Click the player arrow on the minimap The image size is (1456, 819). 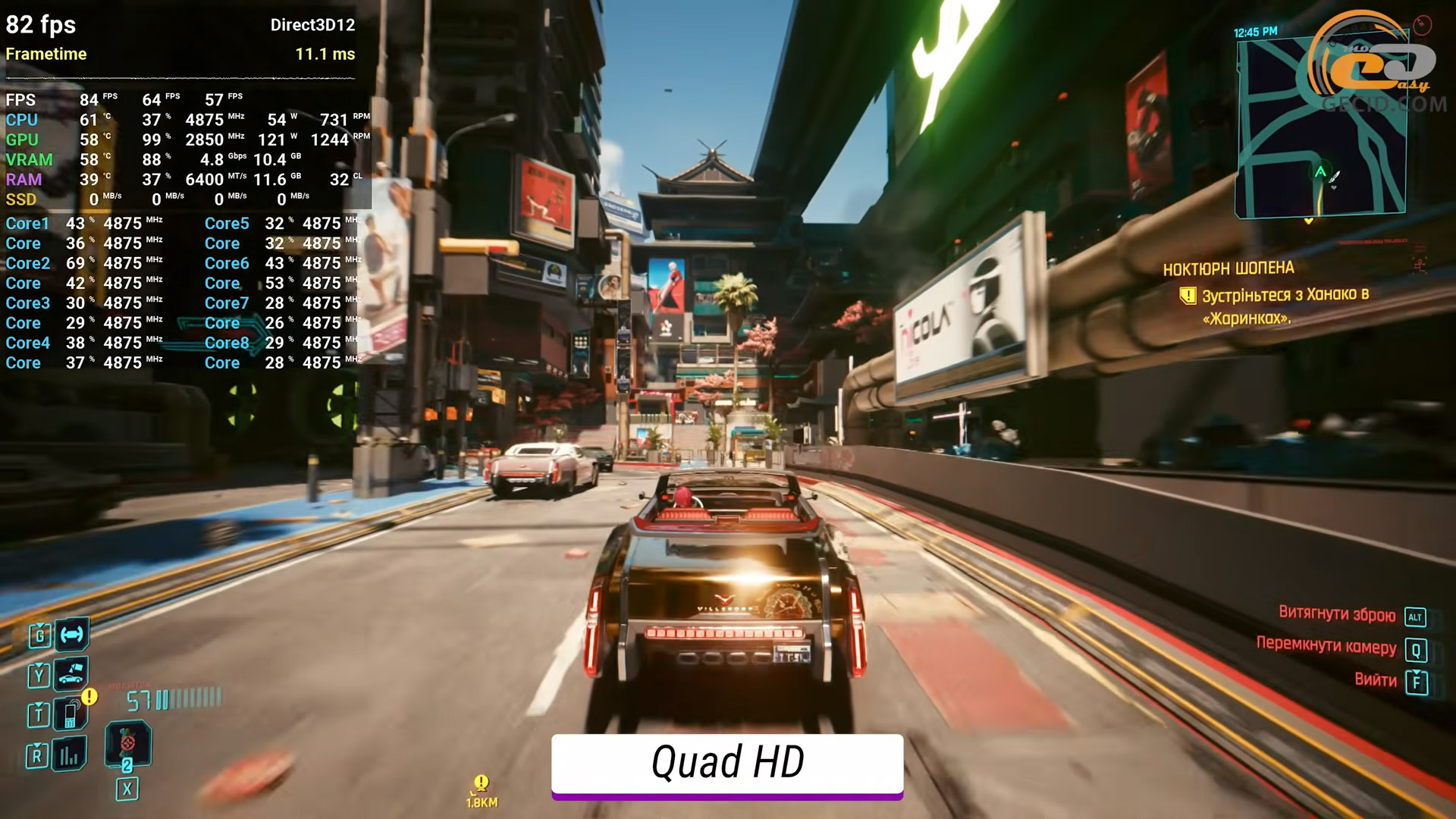pyautogui.click(x=1320, y=172)
